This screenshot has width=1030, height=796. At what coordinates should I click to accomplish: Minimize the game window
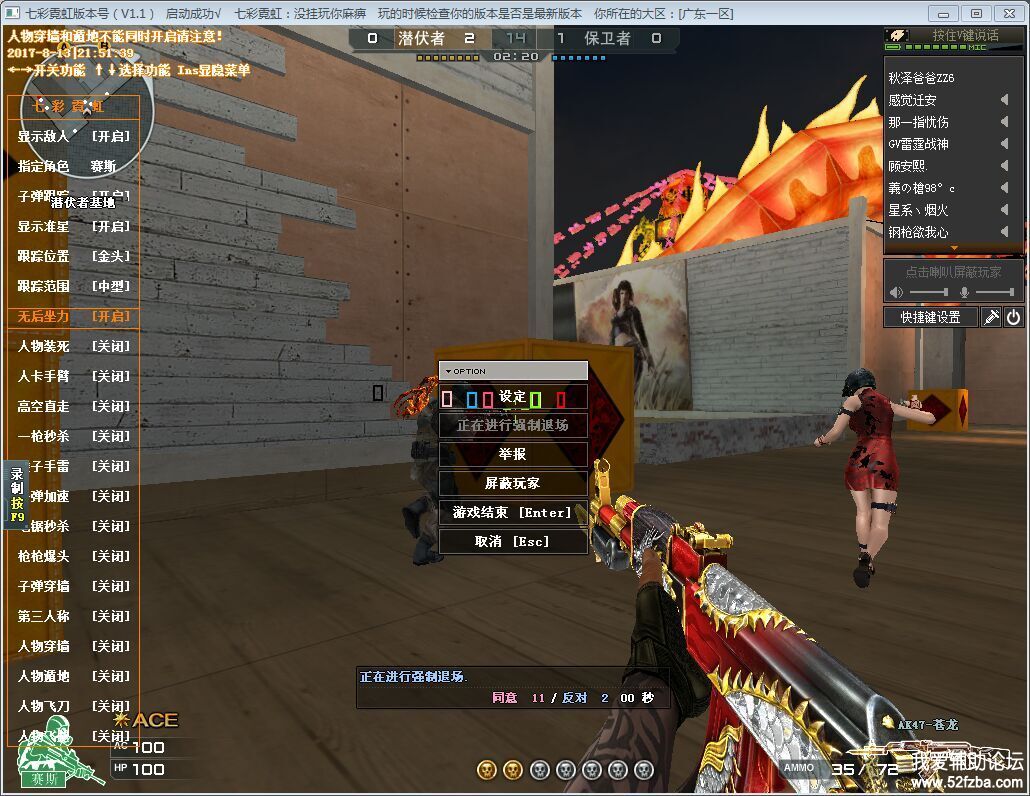[x=944, y=13]
